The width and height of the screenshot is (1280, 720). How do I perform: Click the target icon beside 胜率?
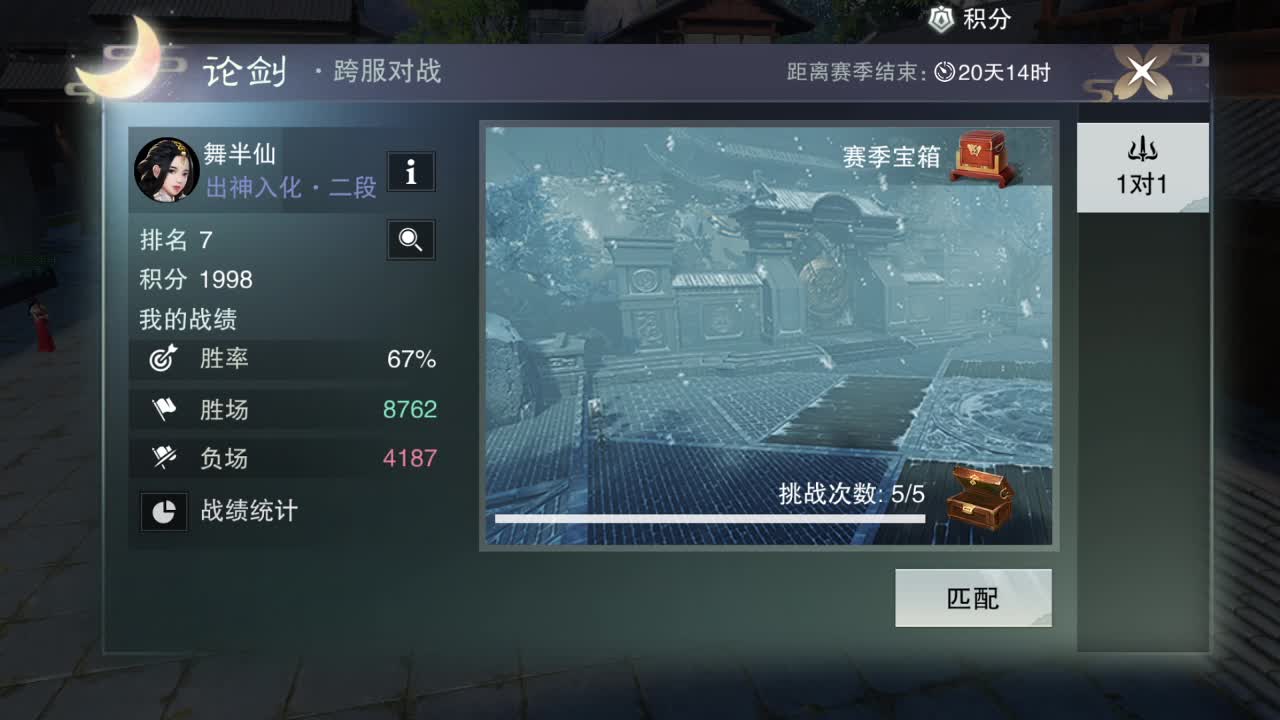[x=166, y=358]
